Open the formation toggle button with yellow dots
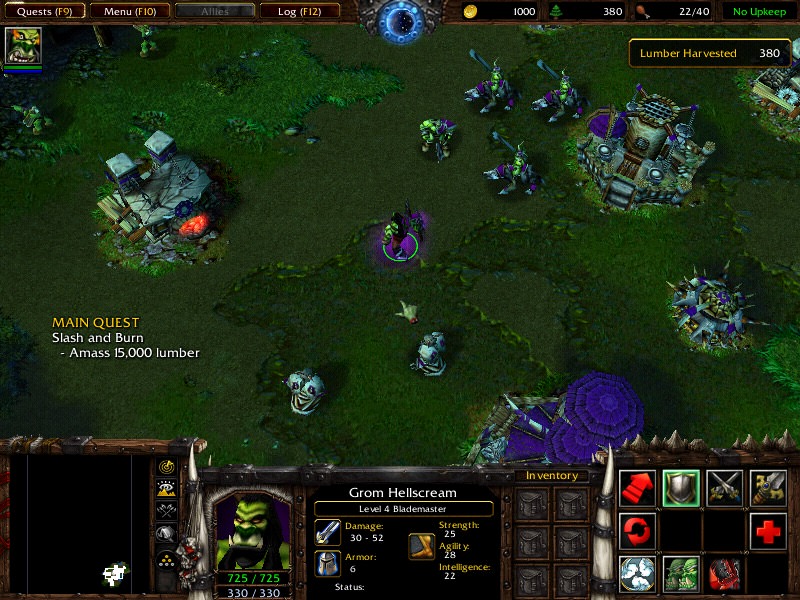The height and width of the screenshot is (600, 800). coord(166,558)
